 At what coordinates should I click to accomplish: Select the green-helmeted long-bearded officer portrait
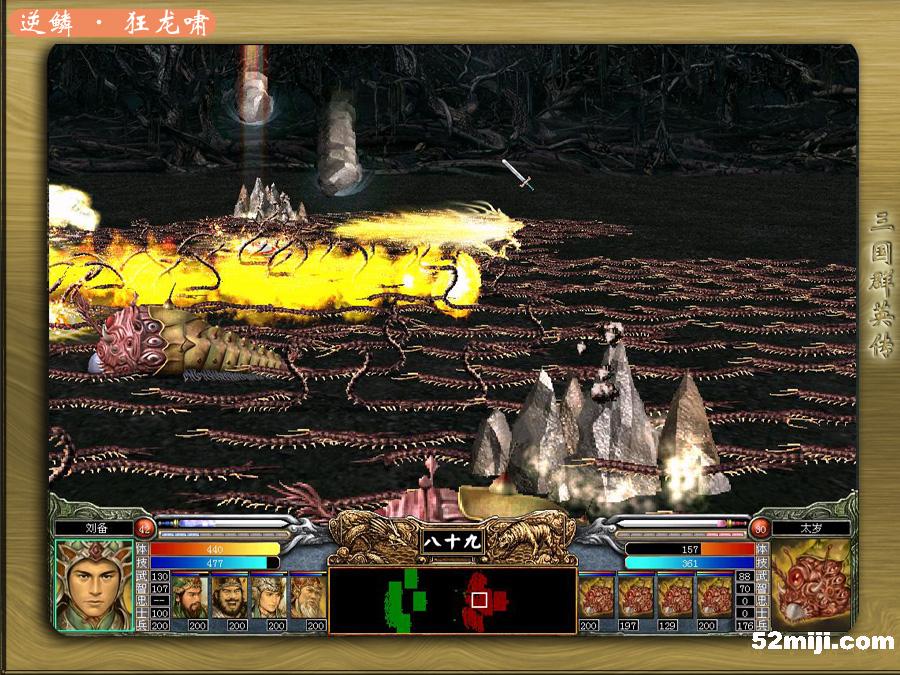coord(190,596)
